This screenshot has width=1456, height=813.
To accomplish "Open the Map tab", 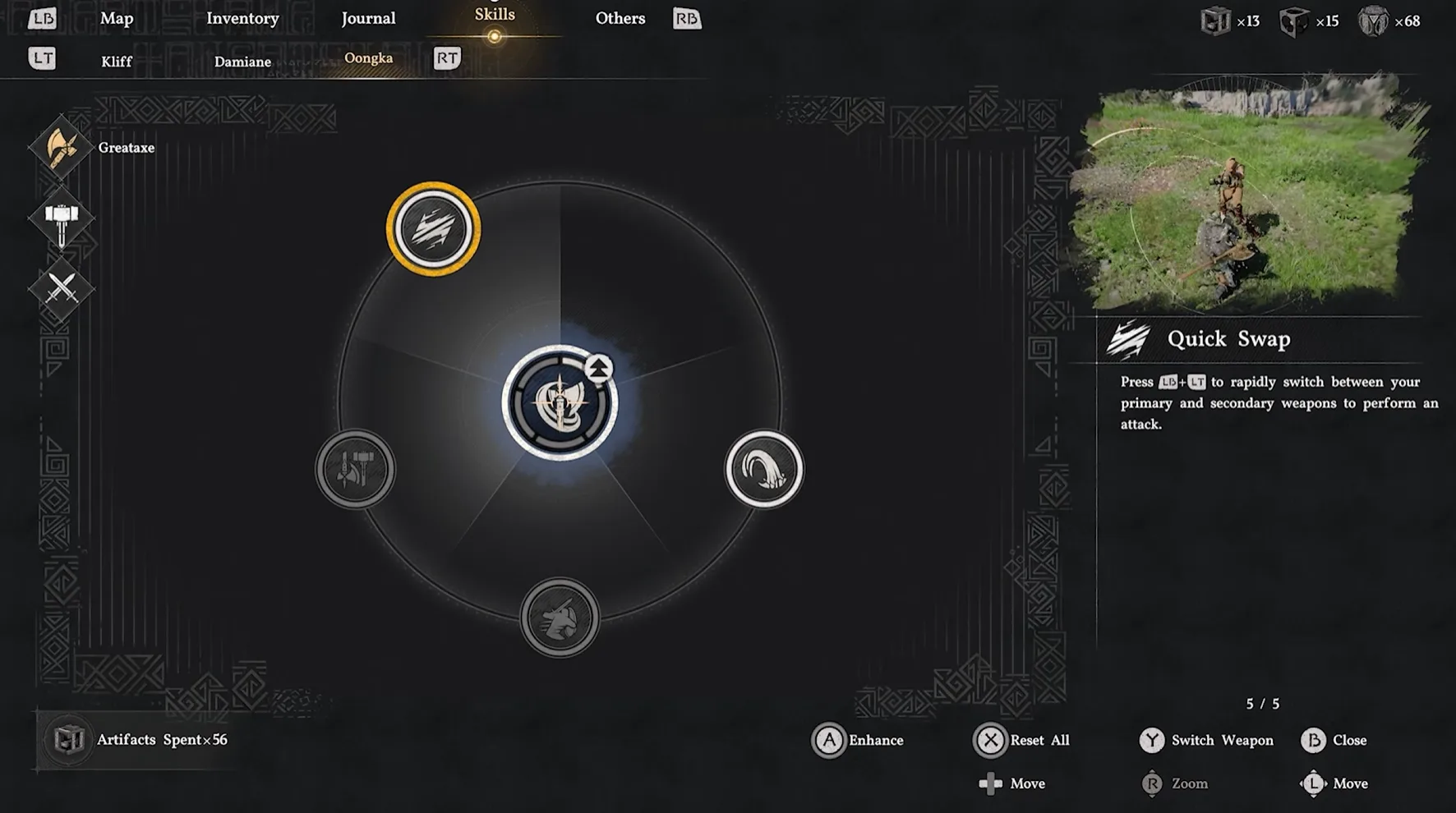I will [117, 18].
